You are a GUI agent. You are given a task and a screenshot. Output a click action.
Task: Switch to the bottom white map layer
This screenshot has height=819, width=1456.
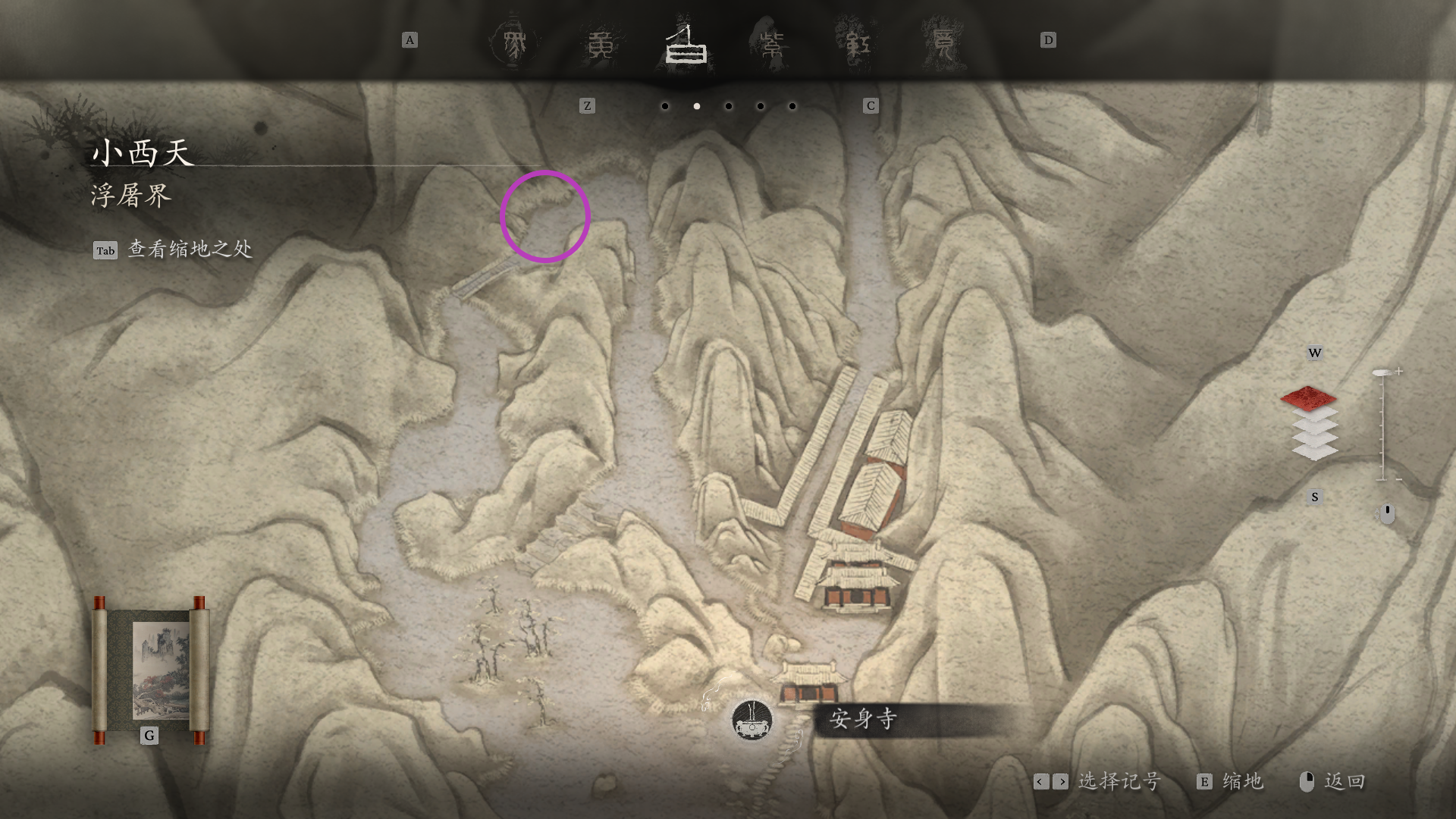point(1315,453)
